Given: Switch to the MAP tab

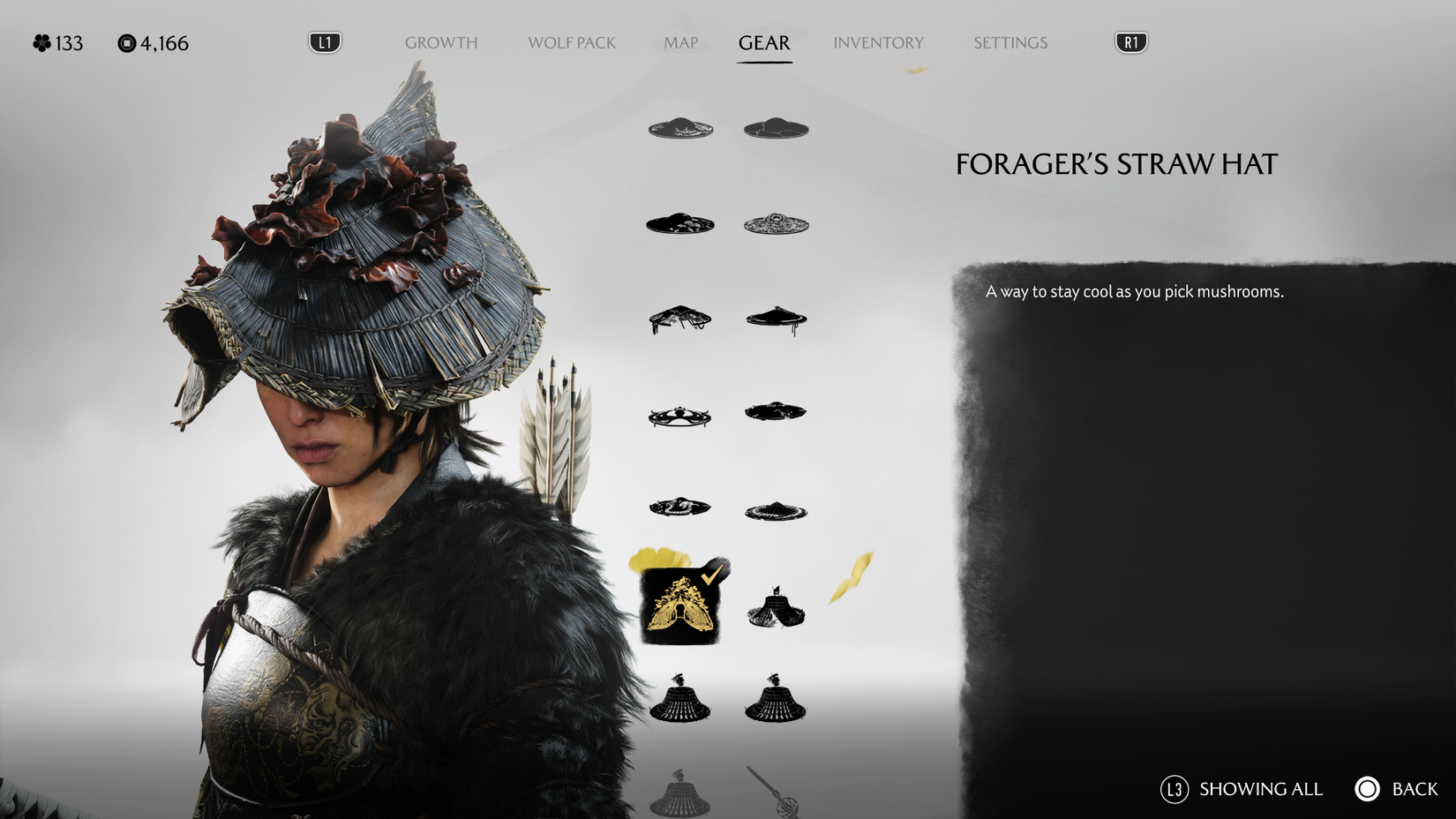Looking at the screenshot, I should pyautogui.click(x=679, y=42).
